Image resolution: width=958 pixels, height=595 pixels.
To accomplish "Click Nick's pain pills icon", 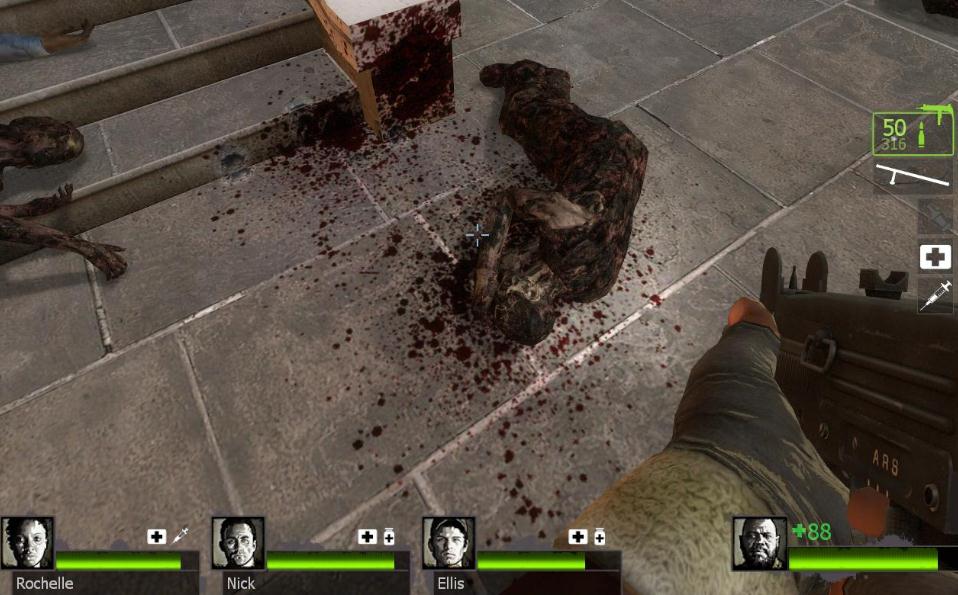I will 389,537.
